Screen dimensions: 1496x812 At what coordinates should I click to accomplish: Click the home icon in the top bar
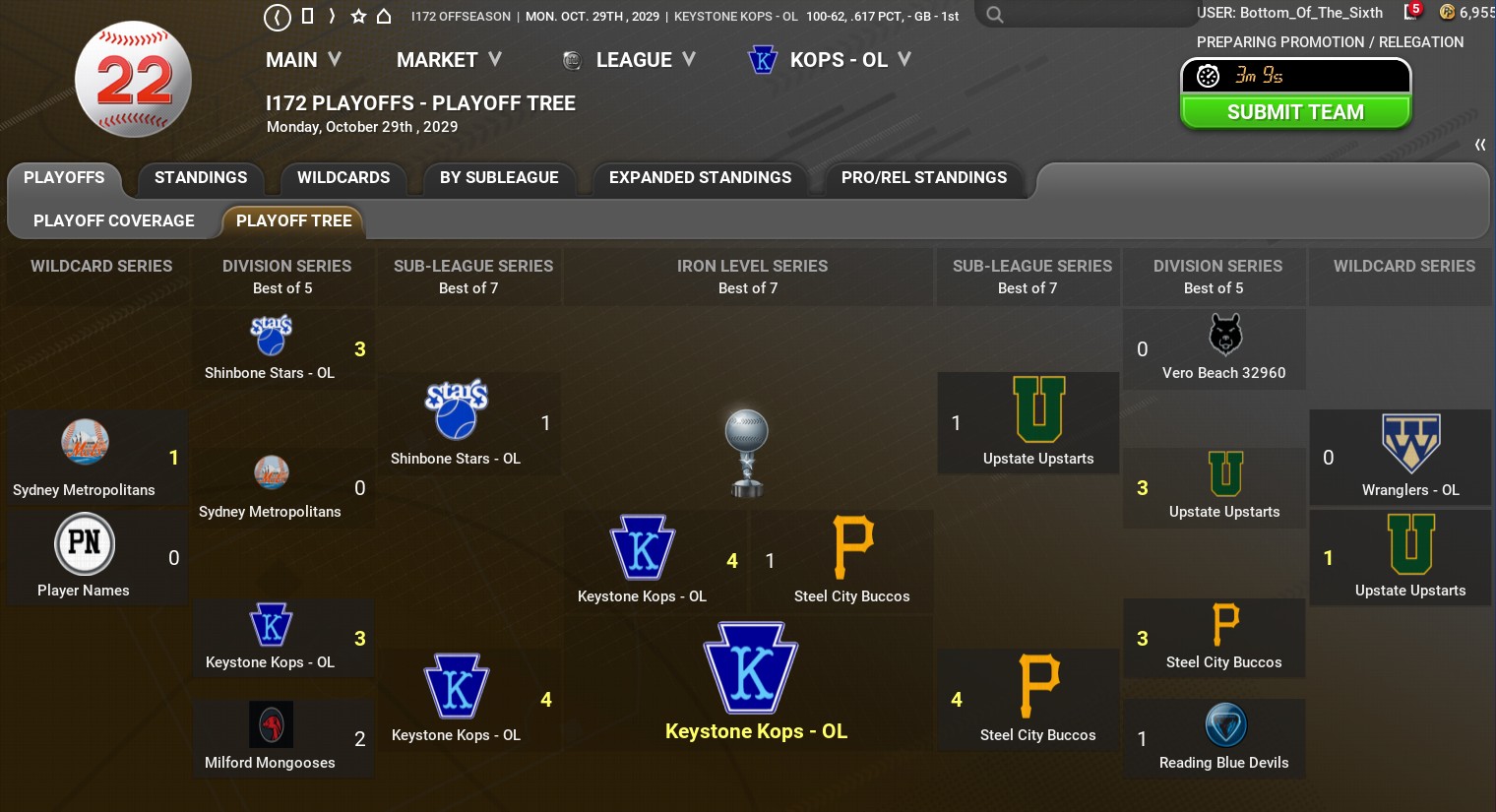point(385,16)
